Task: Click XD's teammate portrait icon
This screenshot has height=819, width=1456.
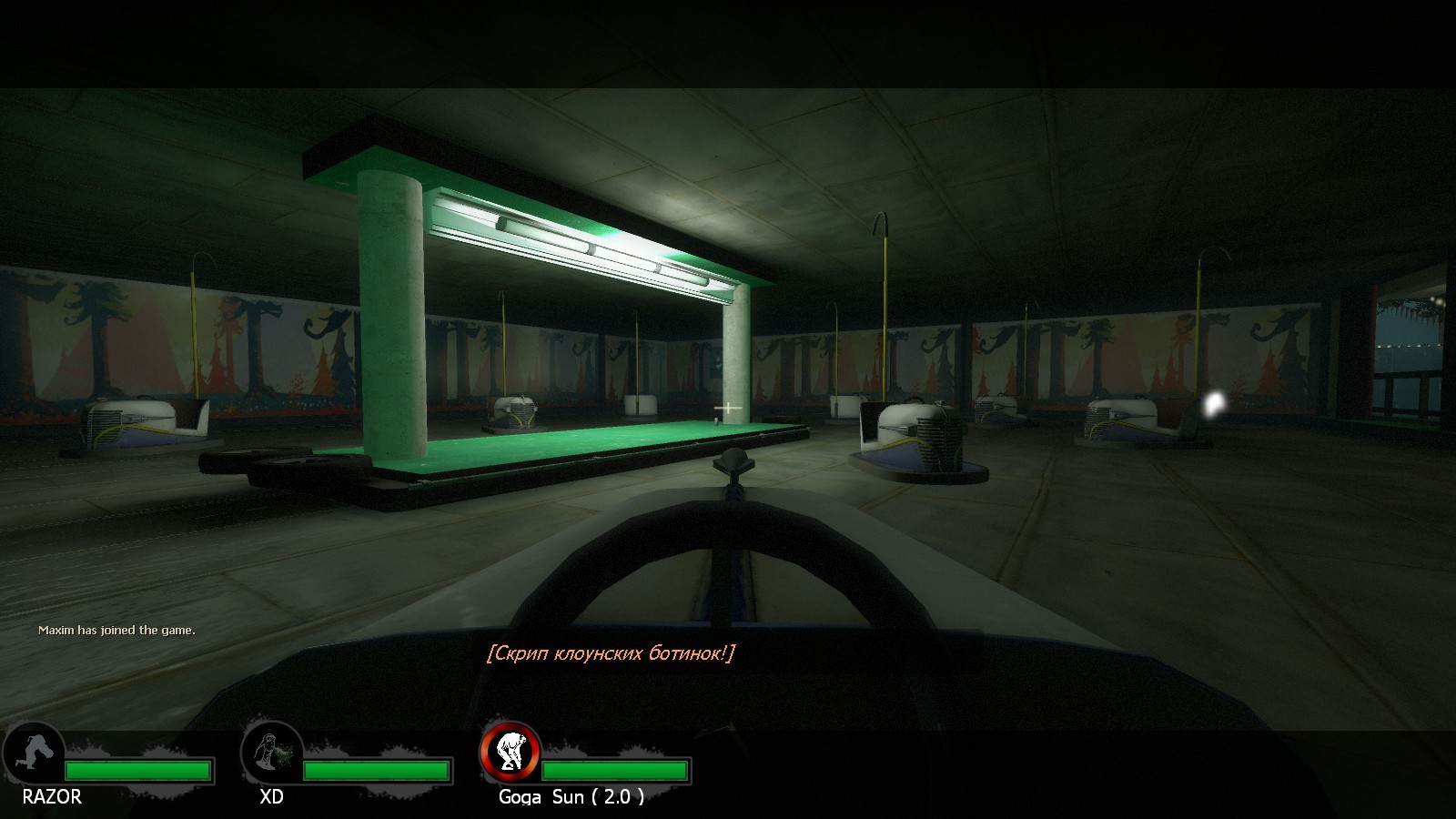Action: coord(272,753)
